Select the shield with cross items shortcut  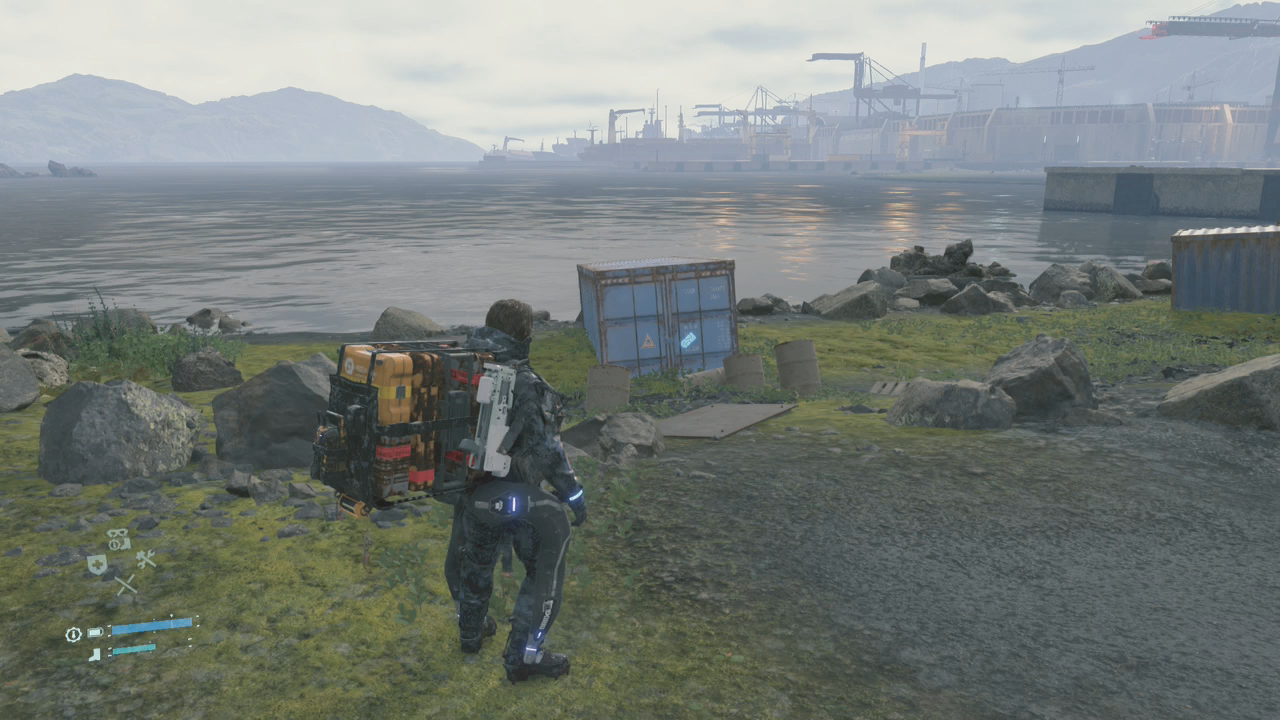tap(97, 564)
